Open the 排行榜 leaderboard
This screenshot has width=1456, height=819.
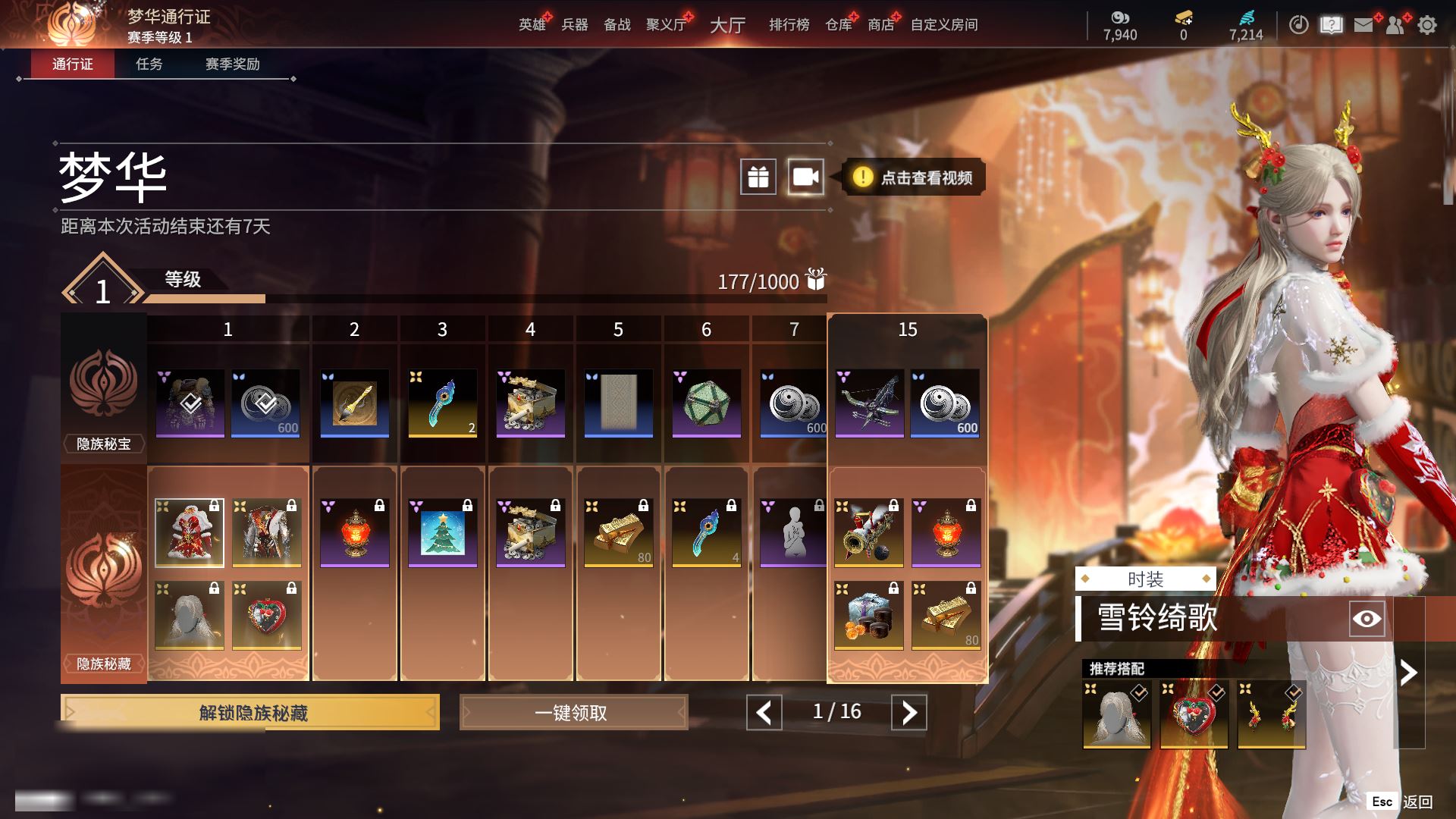(x=789, y=25)
